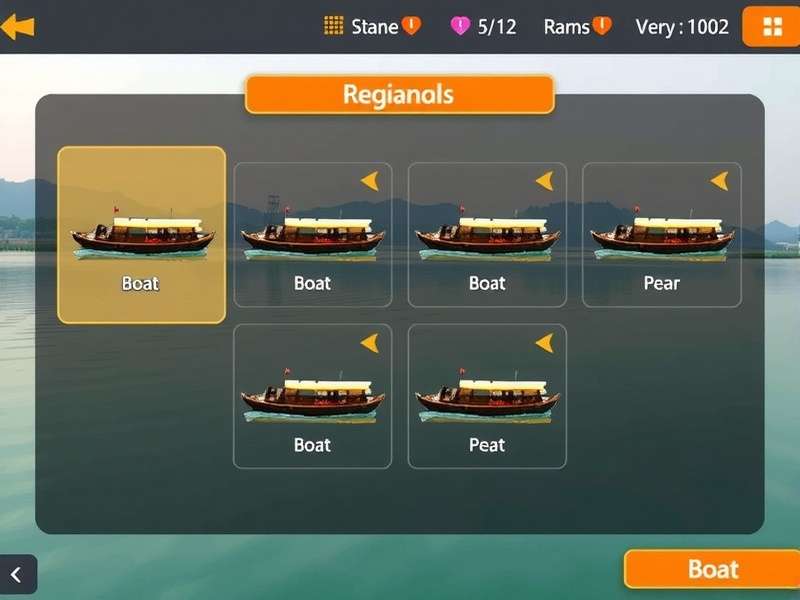Click the orange back arrow in the top bar

(18, 27)
